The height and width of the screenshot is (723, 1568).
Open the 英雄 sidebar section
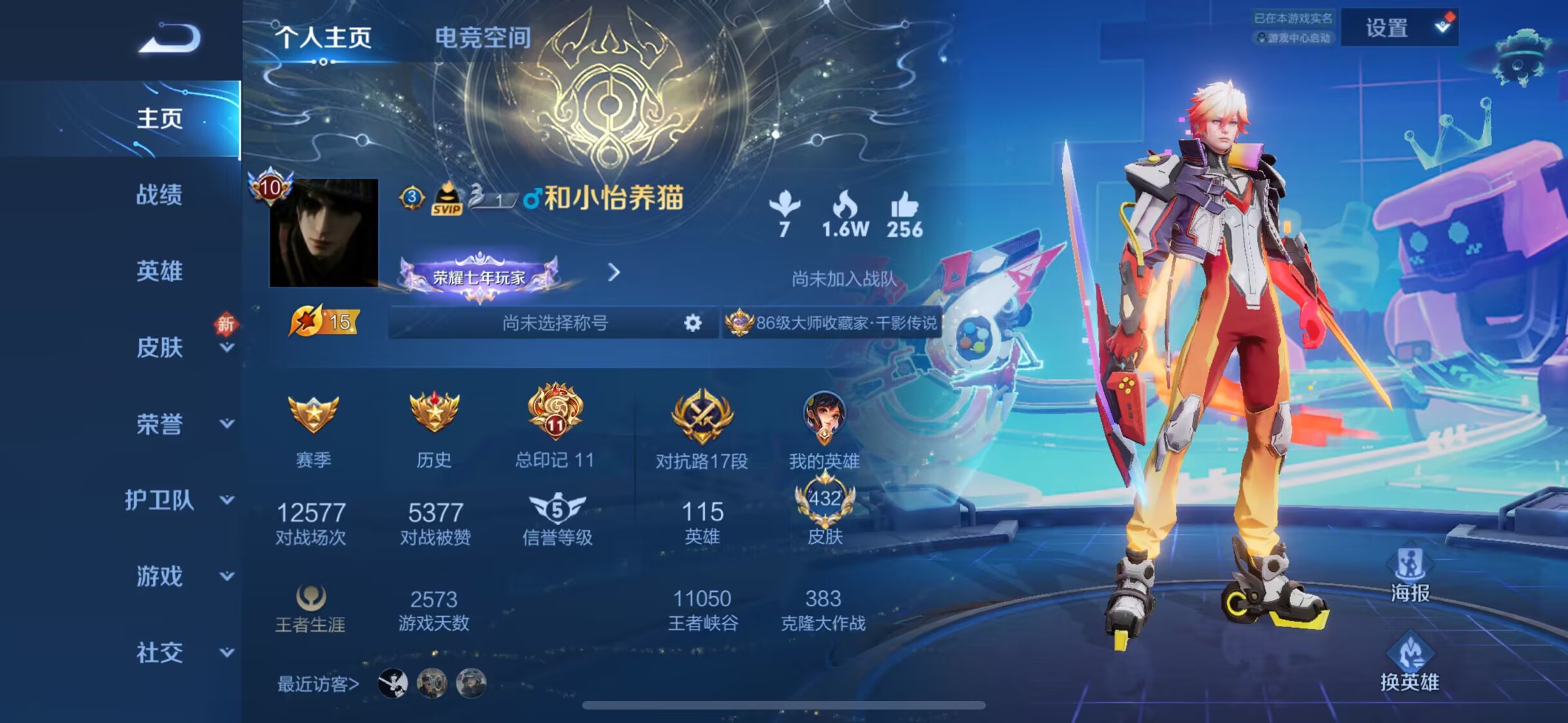[159, 271]
